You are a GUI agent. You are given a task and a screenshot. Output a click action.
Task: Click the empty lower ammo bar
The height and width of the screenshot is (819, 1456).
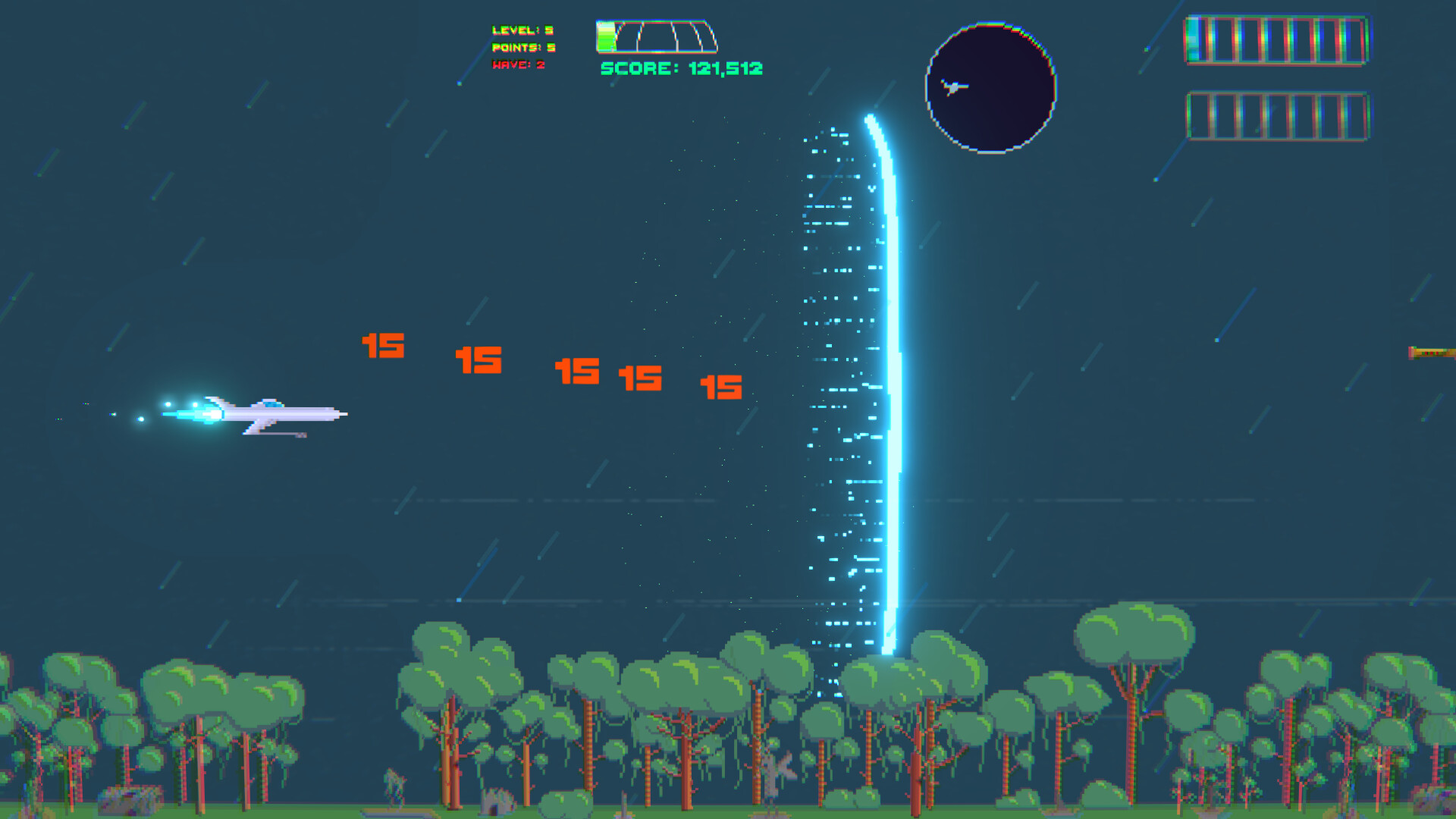(1278, 114)
